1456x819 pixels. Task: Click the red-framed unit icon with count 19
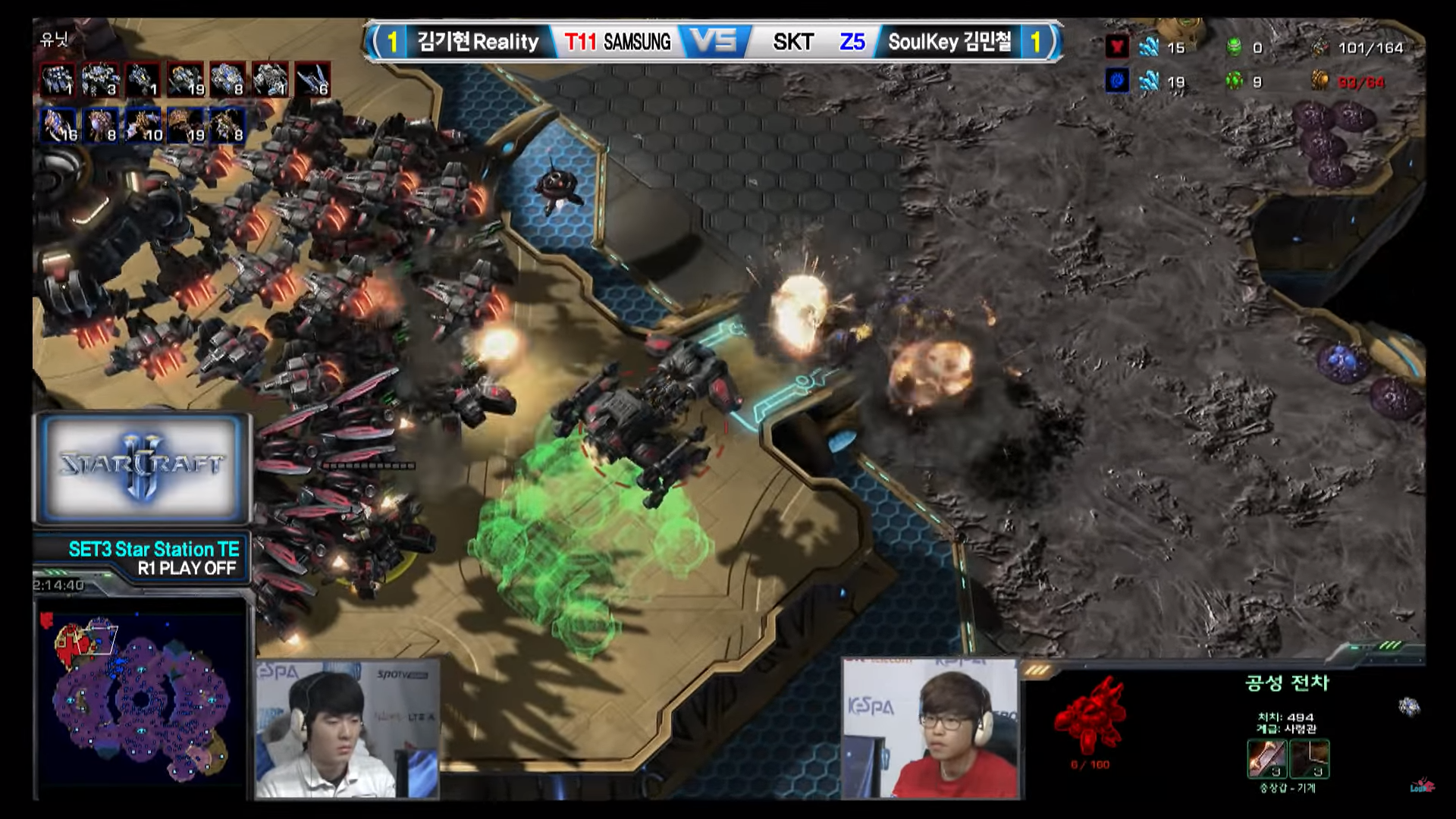186,79
